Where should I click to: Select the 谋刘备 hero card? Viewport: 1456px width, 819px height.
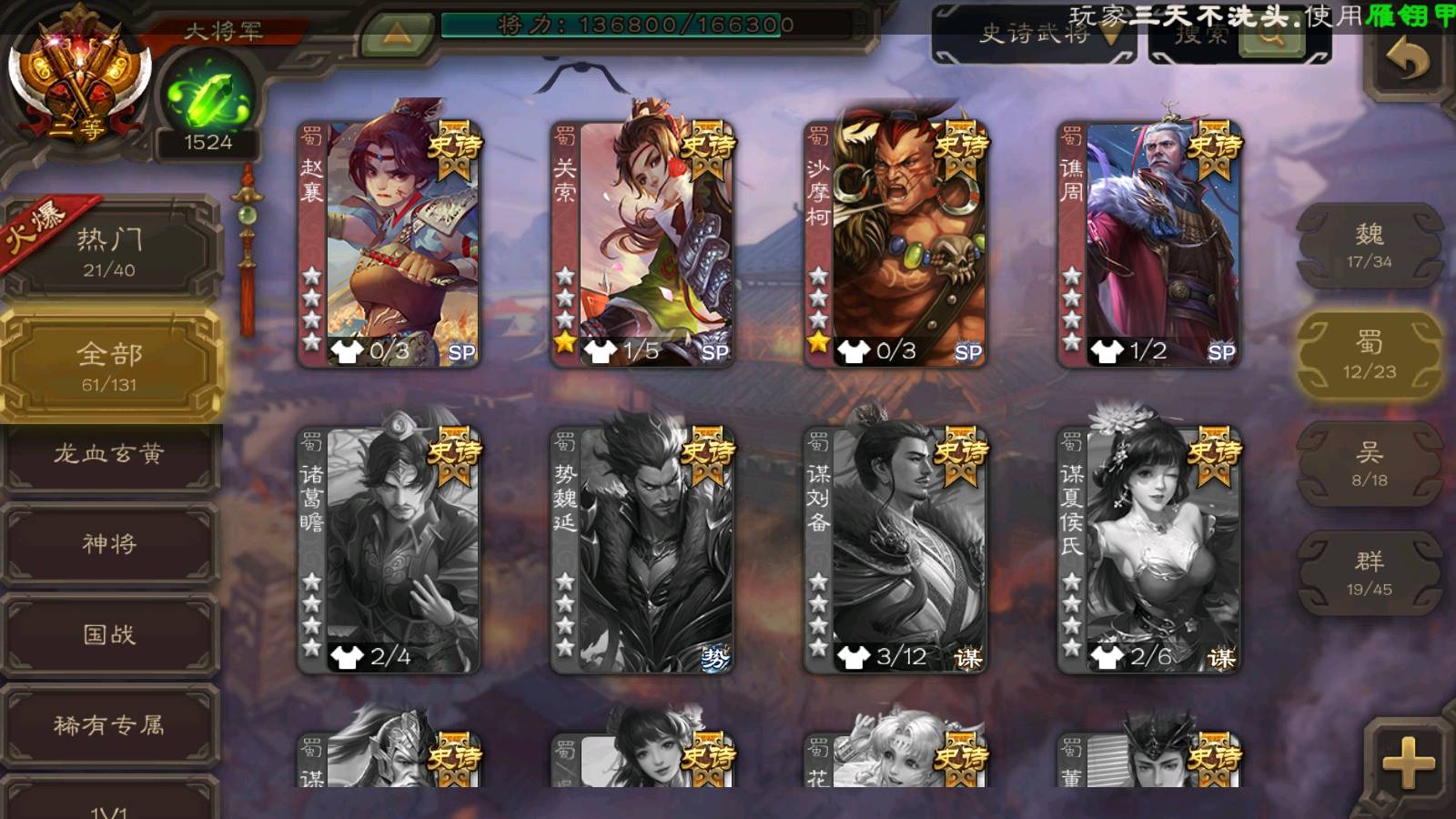tap(895, 549)
